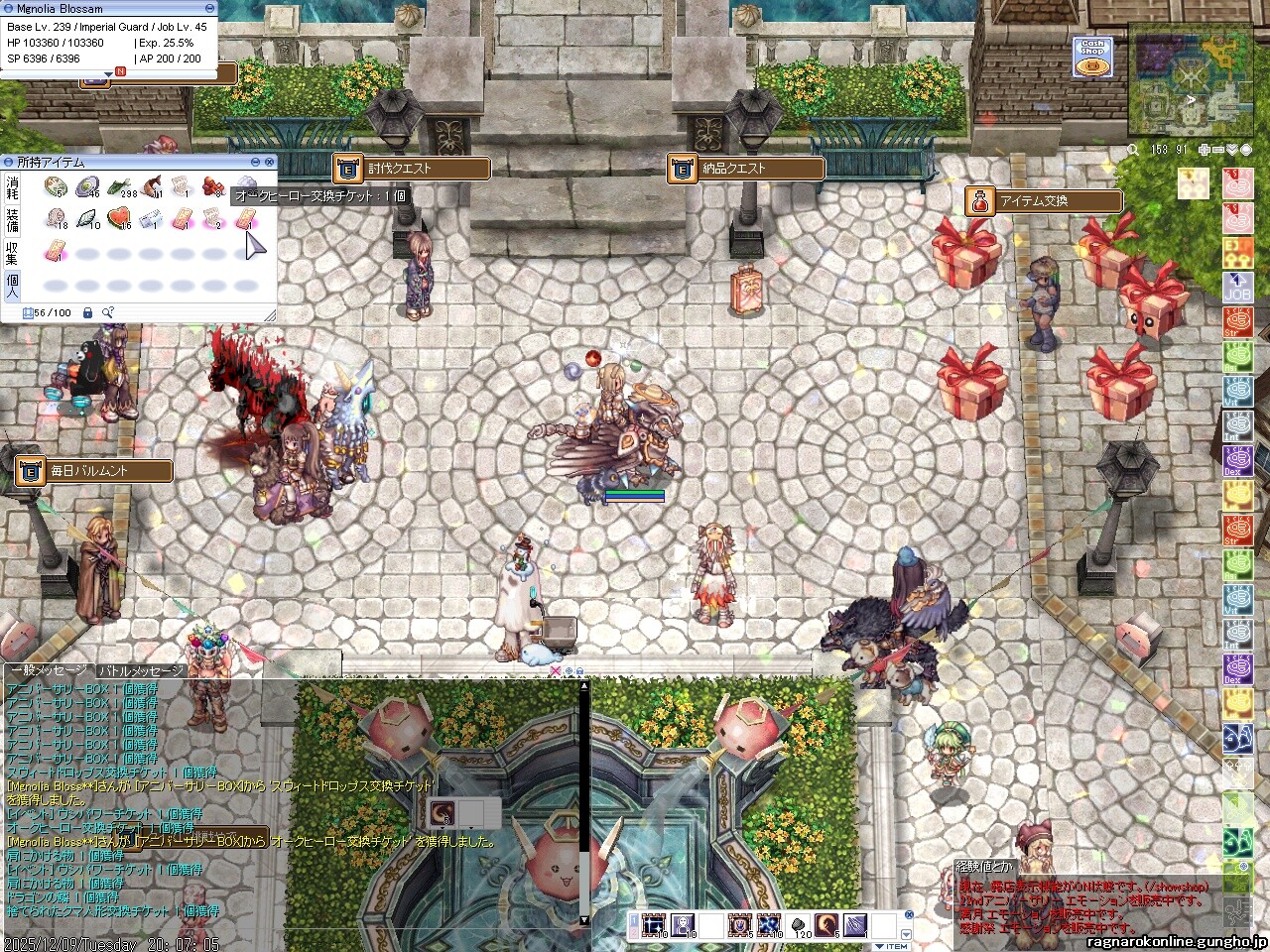Viewport: 1270px width, 952px height.
Task: Select the watermelon heart item
Action: point(119,218)
